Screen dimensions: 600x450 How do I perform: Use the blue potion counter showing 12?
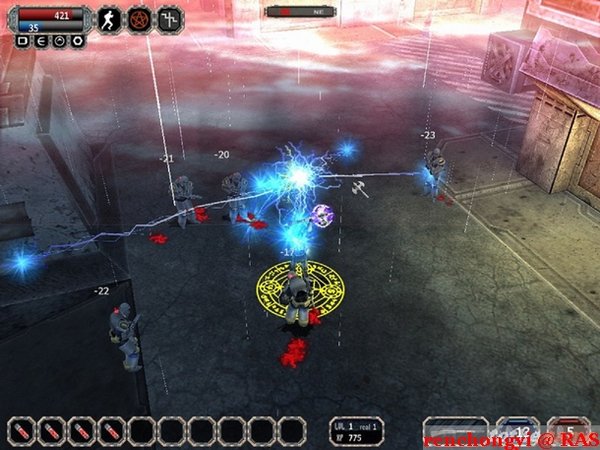[518, 430]
